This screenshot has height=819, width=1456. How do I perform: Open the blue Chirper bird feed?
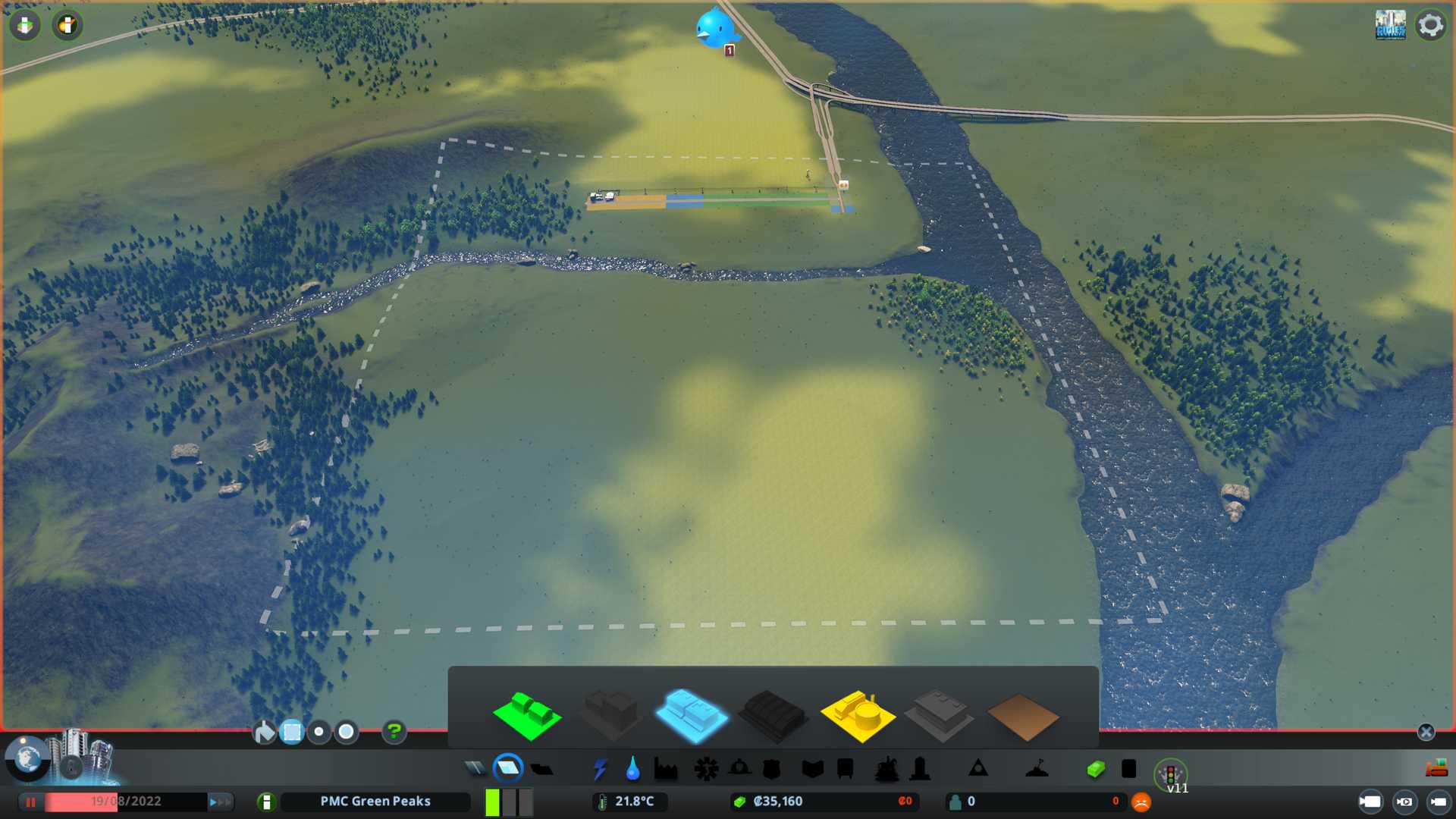click(x=714, y=29)
